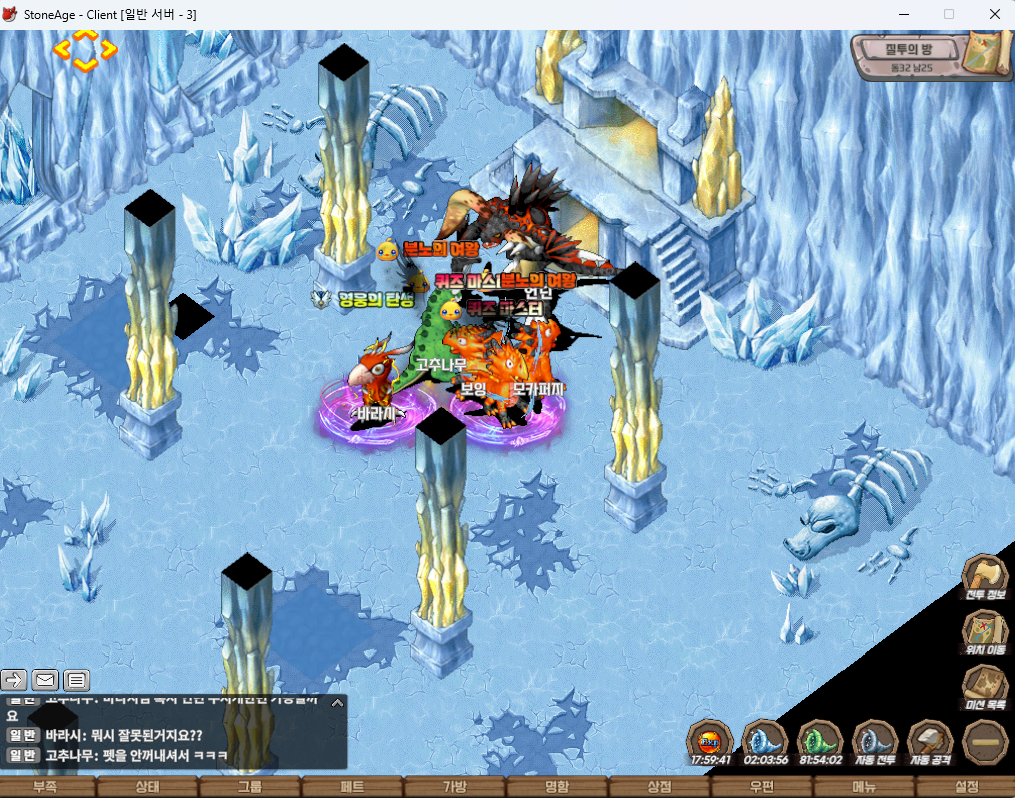Collapse the icon panel with minus button
The image size is (1015, 799).
click(x=984, y=742)
